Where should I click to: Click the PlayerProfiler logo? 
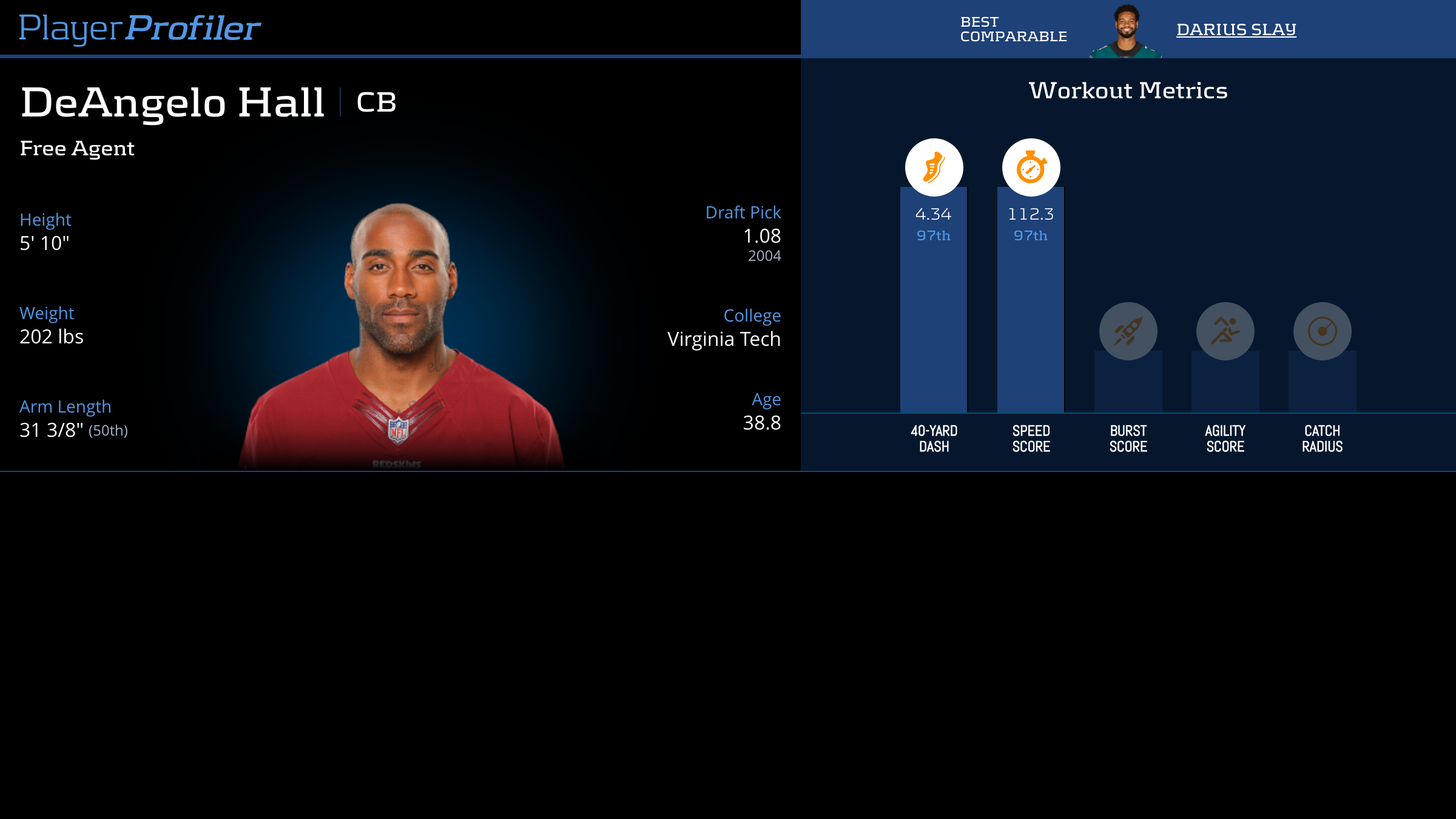140,28
